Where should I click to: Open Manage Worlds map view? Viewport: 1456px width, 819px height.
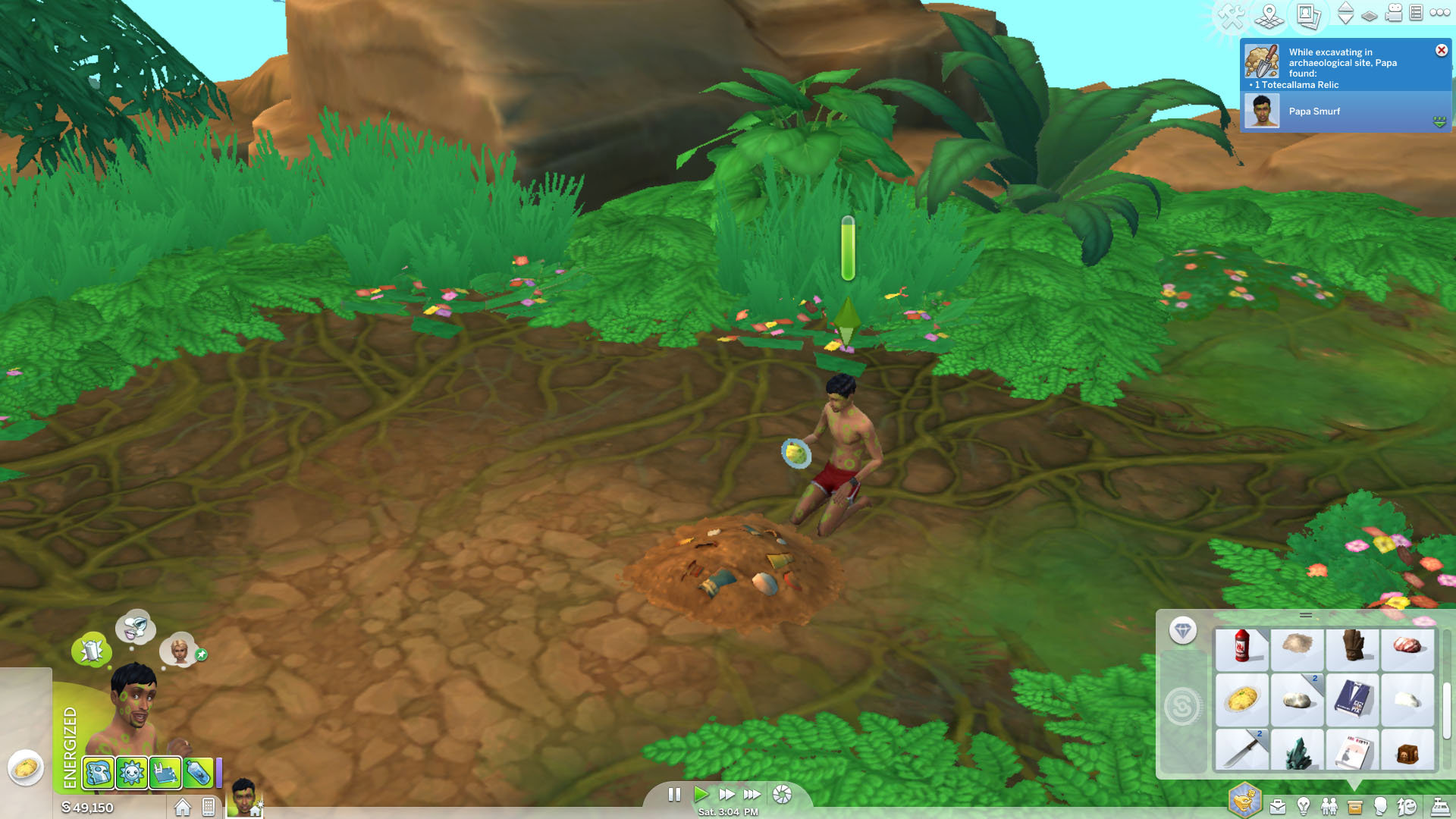click(x=1268, y=15)
